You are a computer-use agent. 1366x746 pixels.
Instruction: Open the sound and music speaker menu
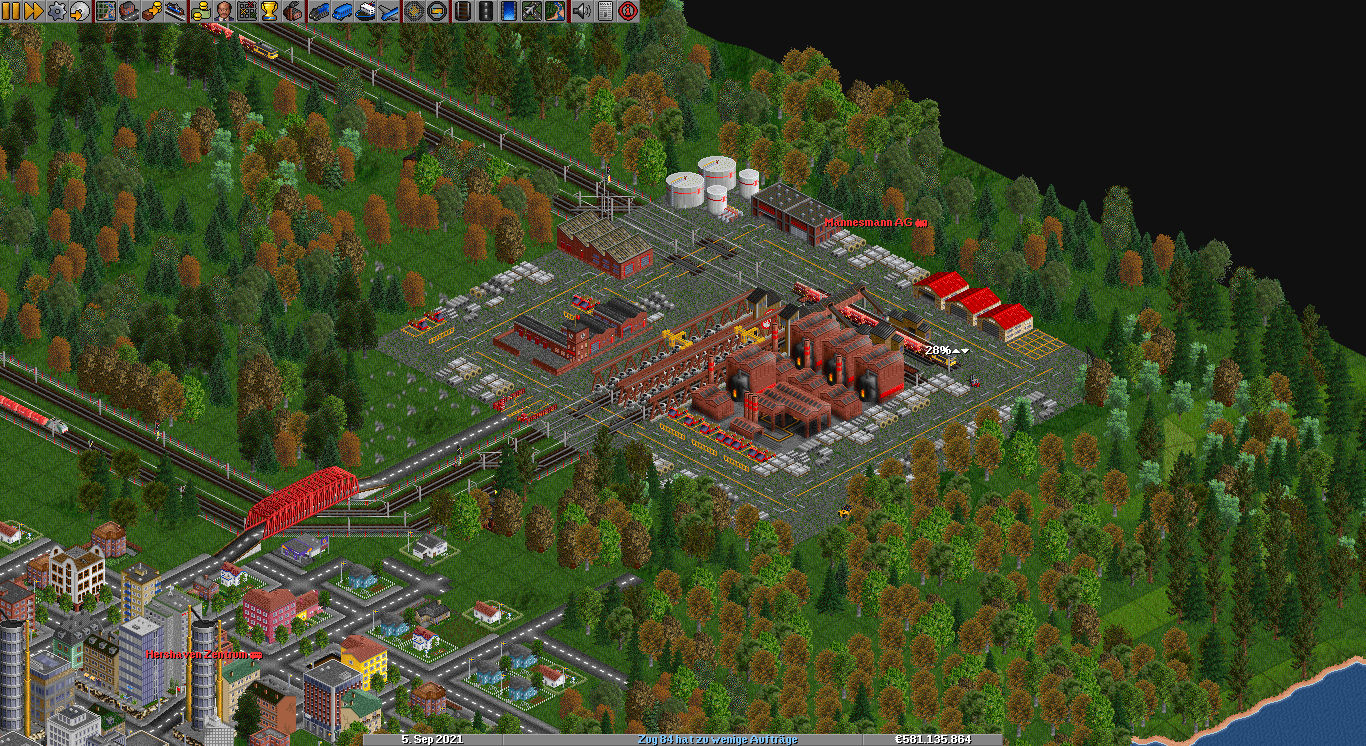(581, 11)
